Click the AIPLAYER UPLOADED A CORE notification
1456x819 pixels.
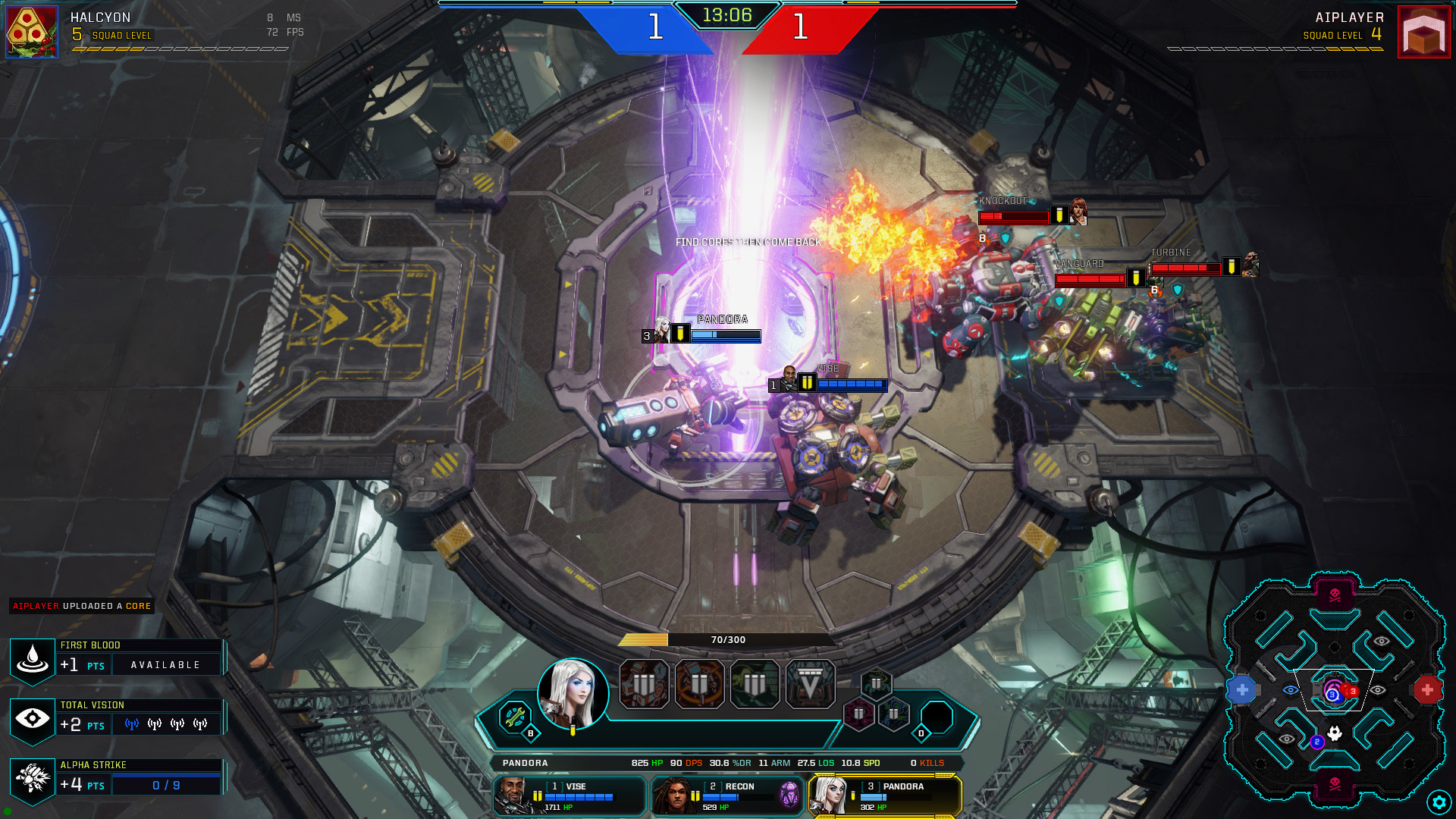[80, 606]
